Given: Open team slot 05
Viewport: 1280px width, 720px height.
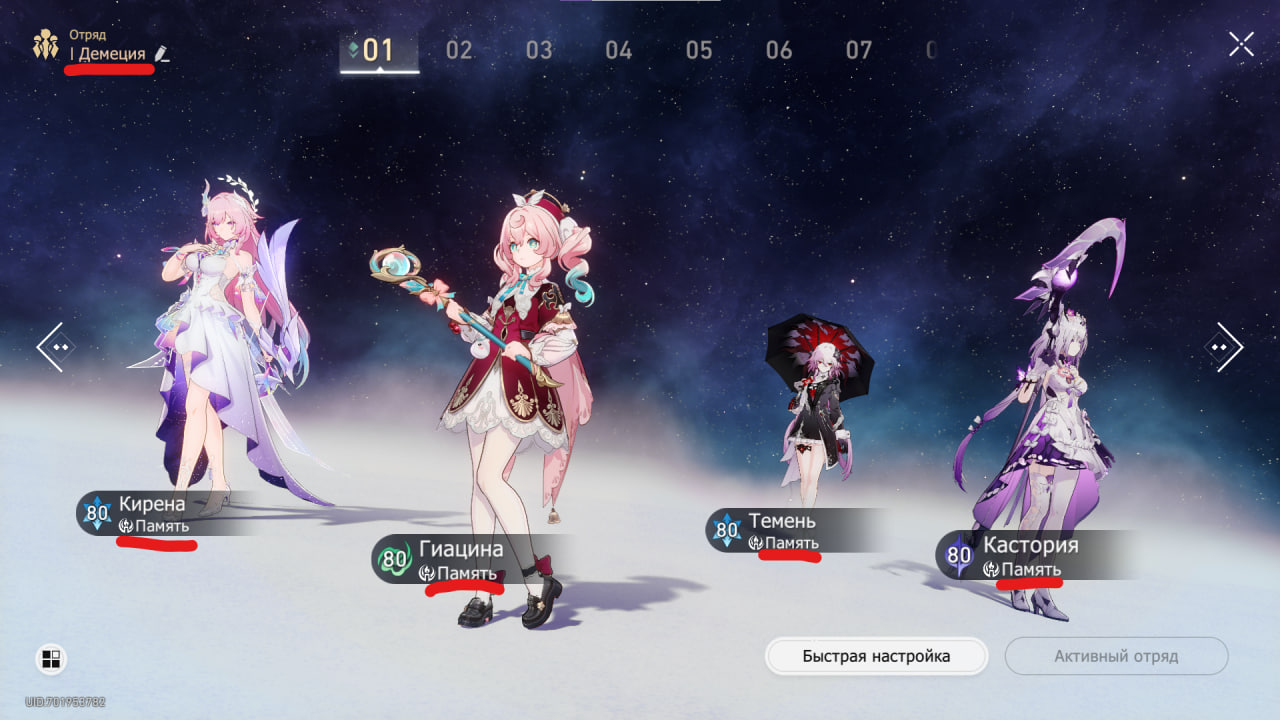Looking at the screenshot, I should pos(699,50).
